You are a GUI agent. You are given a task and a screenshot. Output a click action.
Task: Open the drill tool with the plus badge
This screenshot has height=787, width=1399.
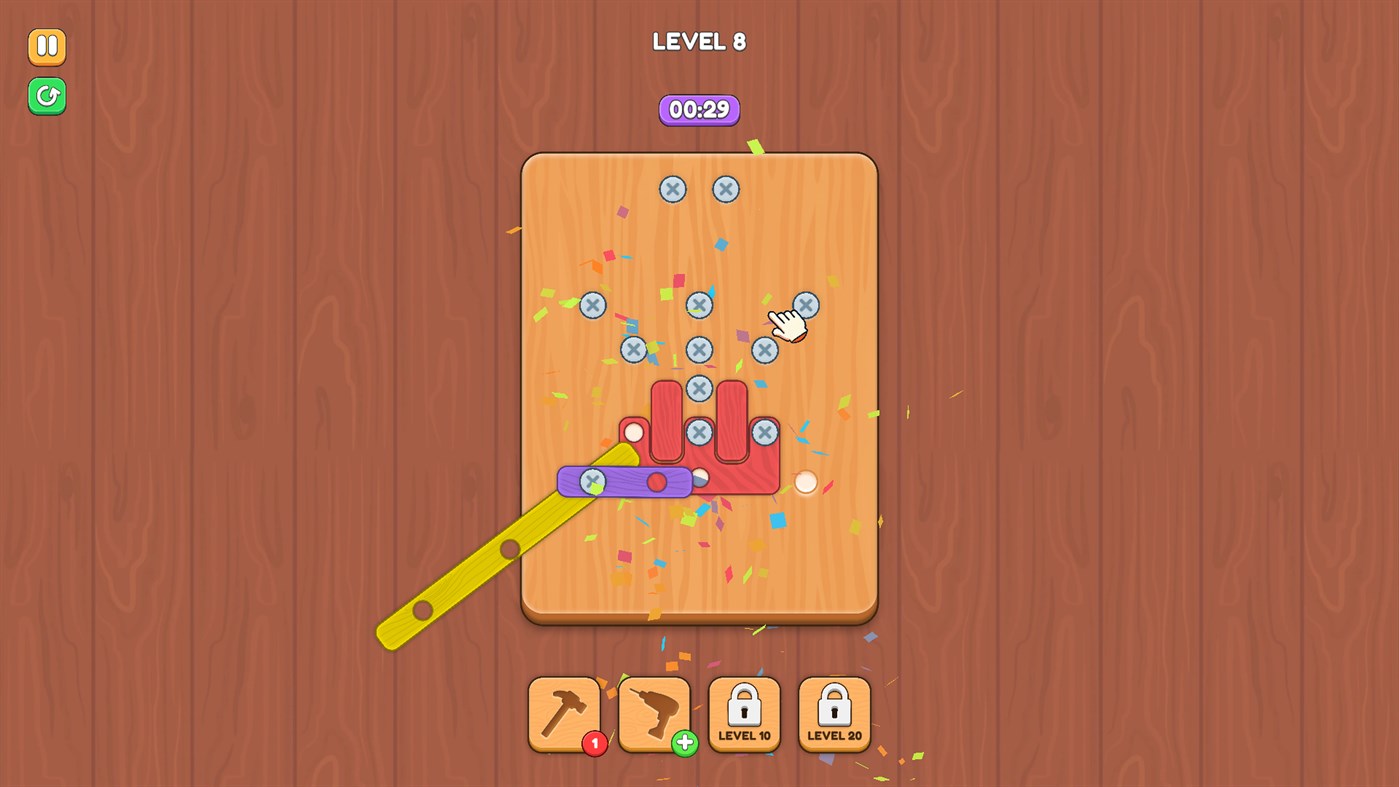pos(654,712)
